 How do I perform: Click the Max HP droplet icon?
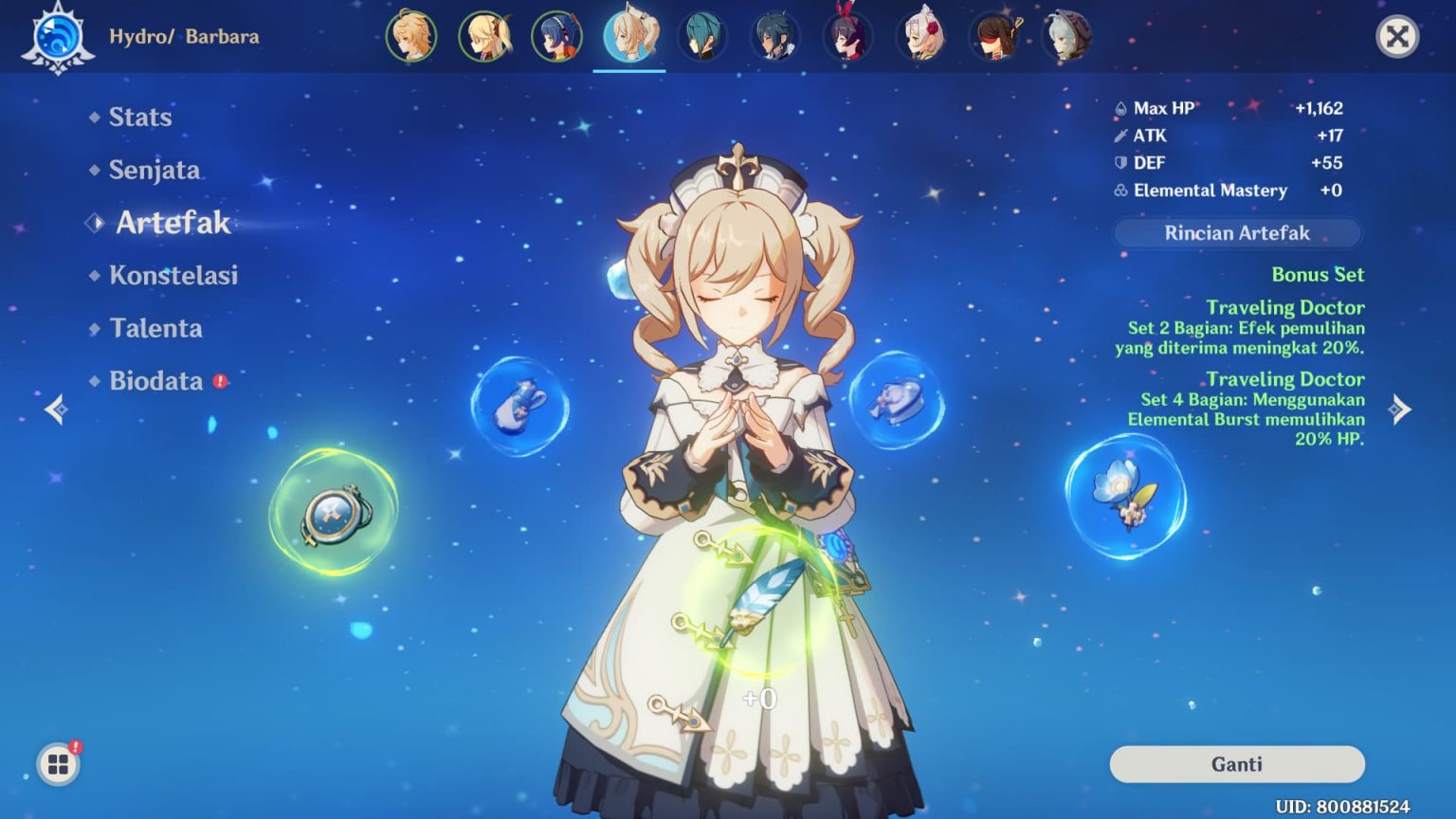click(x=1120, y=108)
